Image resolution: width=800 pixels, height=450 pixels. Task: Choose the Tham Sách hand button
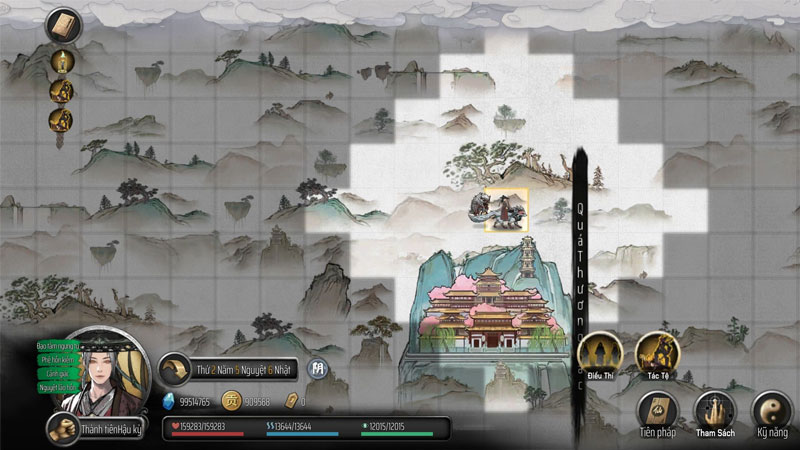(715, 411)
